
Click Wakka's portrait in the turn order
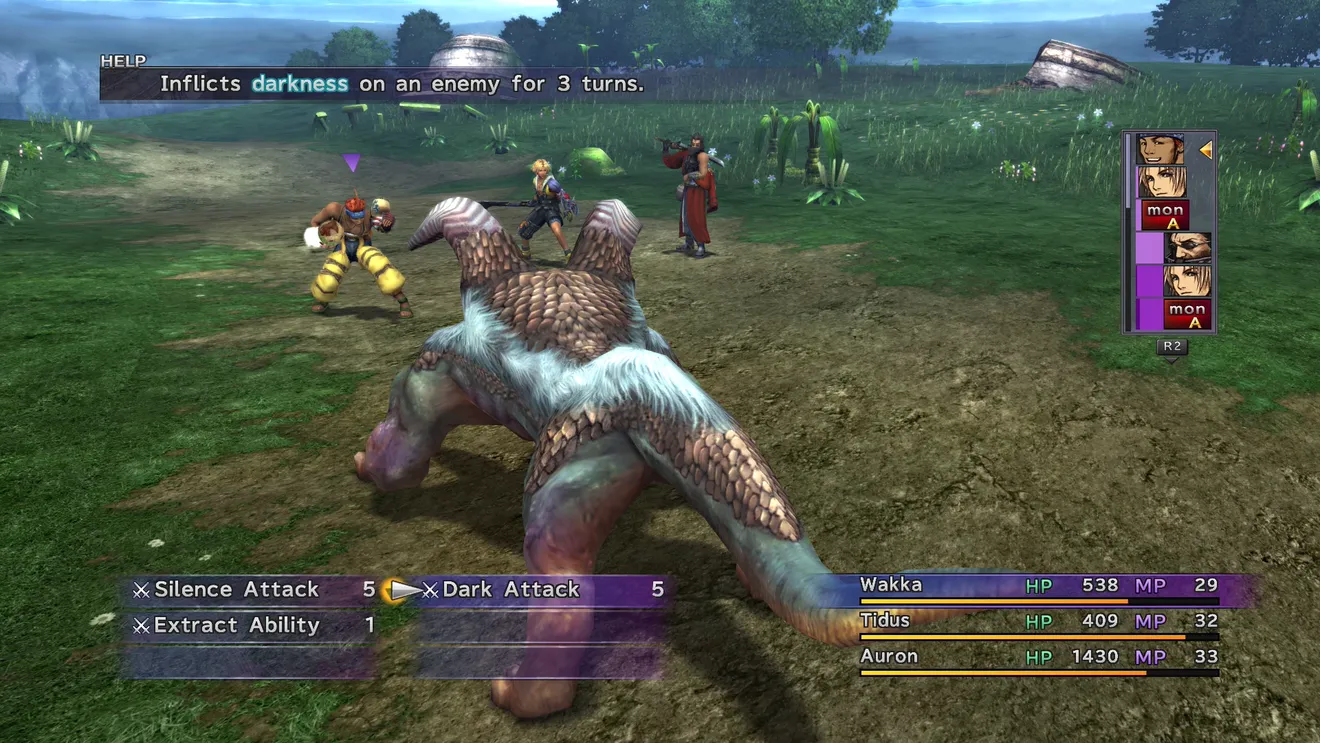(x=1160, y=150)
